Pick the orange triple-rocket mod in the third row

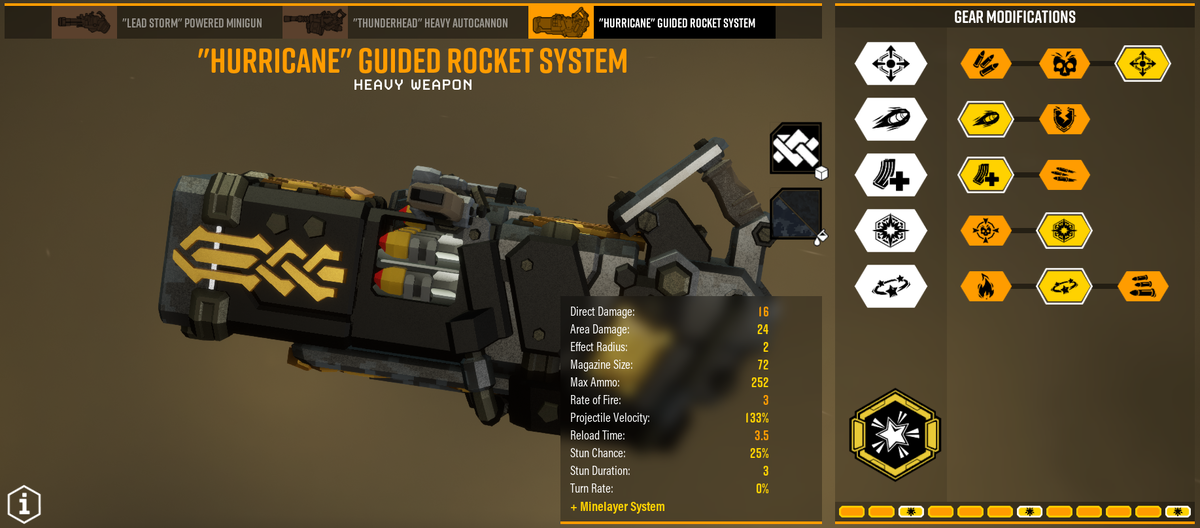[x=1062, y=175]
